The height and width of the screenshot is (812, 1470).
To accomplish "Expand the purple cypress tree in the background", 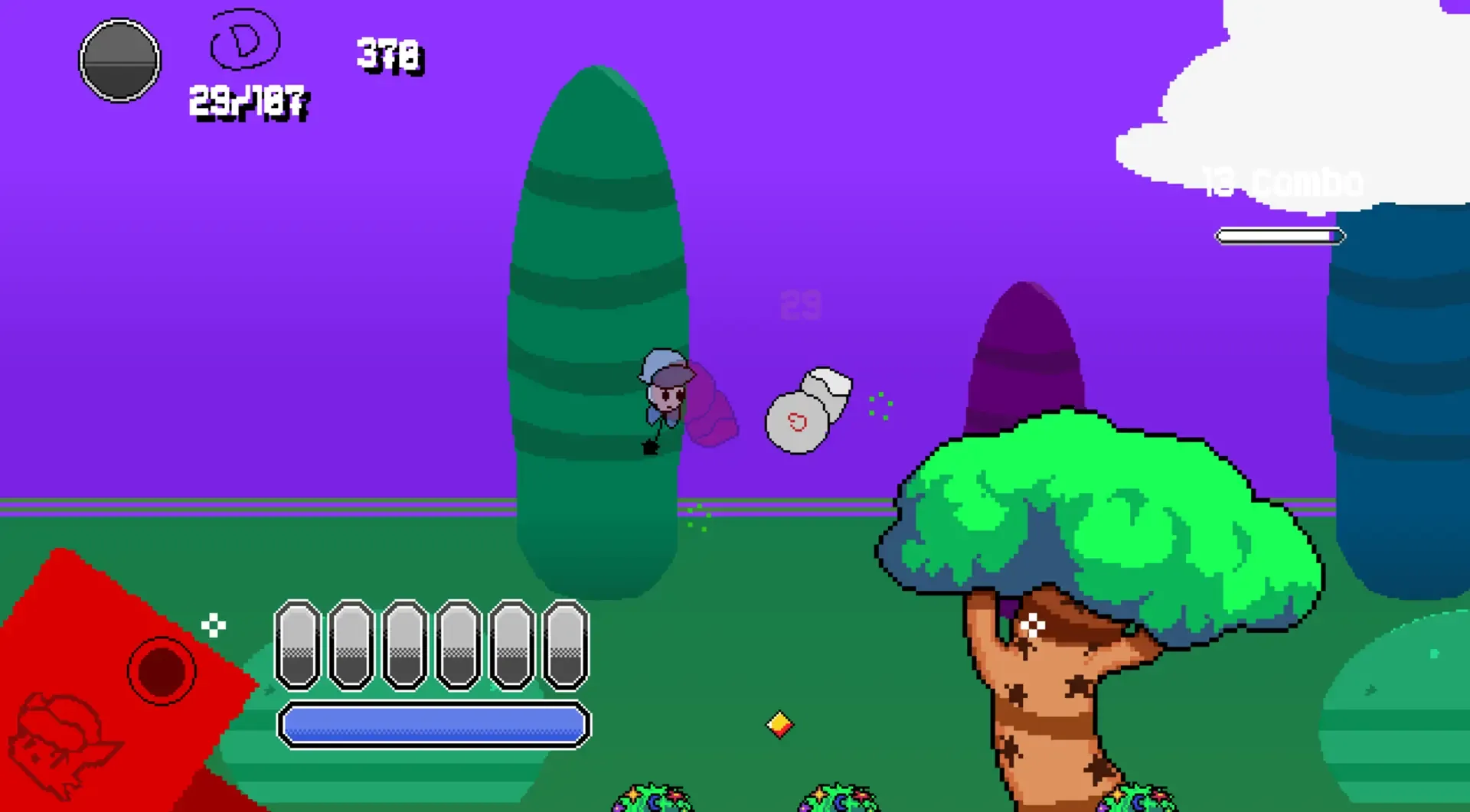I will click(x=1028, y=344).
